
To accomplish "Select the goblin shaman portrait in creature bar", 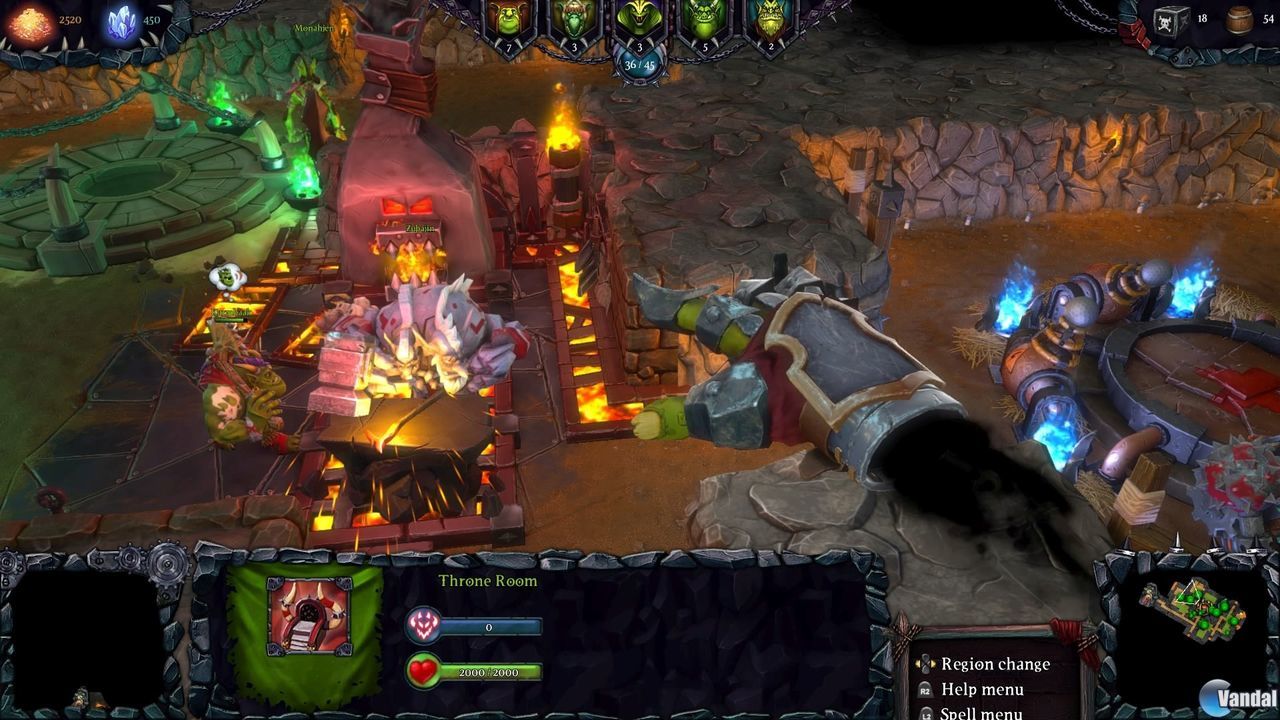I will point(573,18).
